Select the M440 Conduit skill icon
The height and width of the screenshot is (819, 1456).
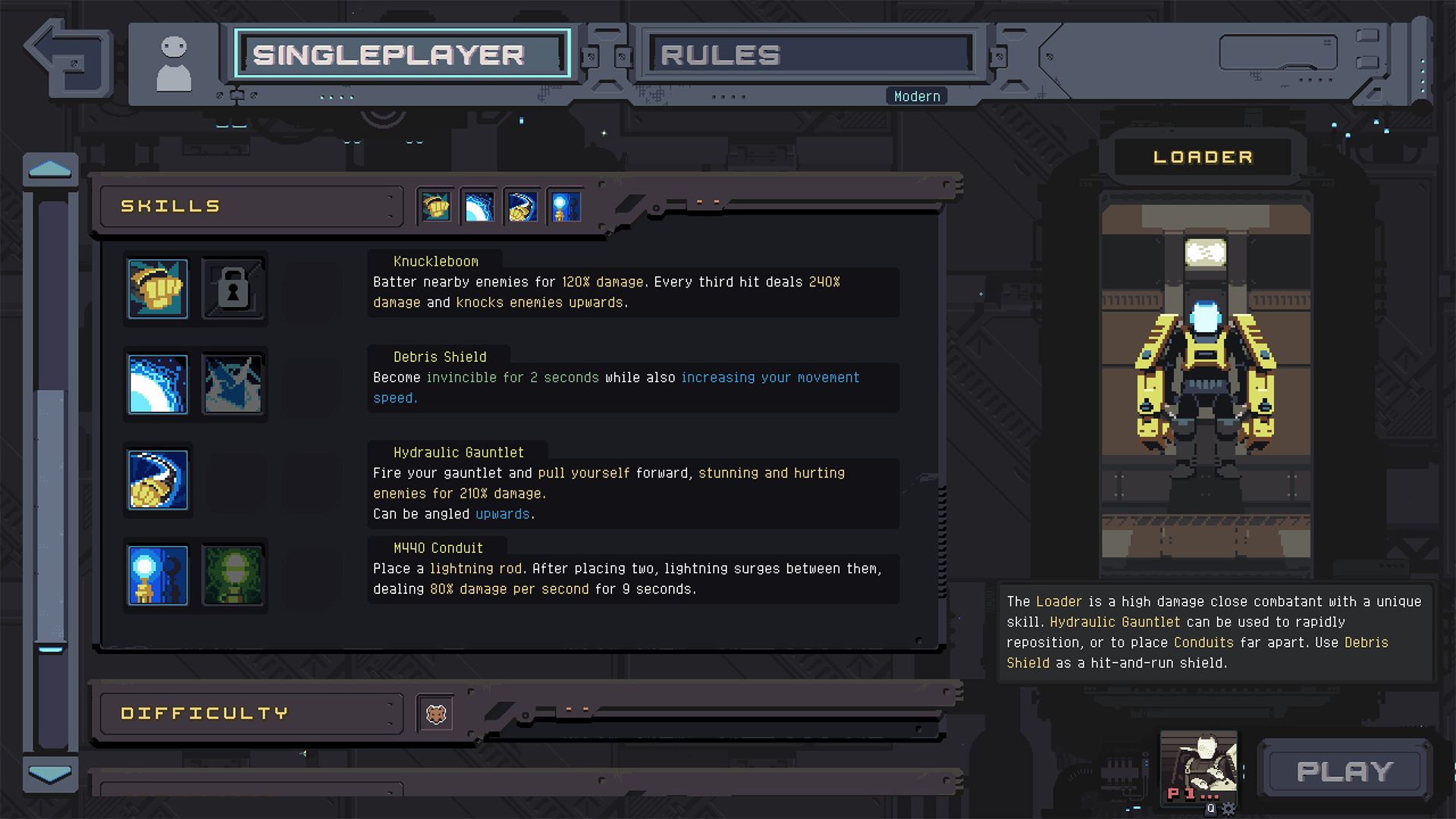(157, 576)
